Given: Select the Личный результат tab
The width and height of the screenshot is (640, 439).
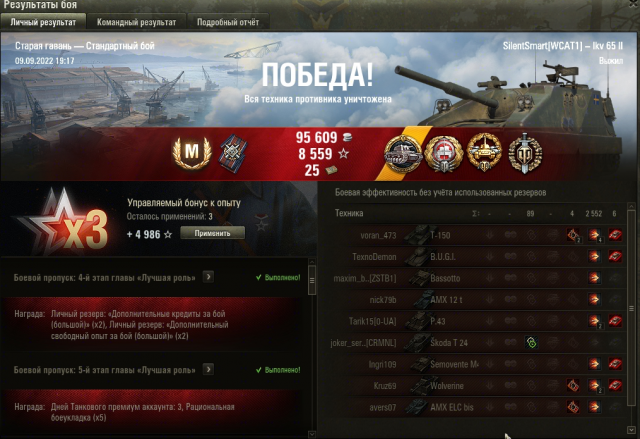Looking at the screenshot, I should tap(43, 21).
